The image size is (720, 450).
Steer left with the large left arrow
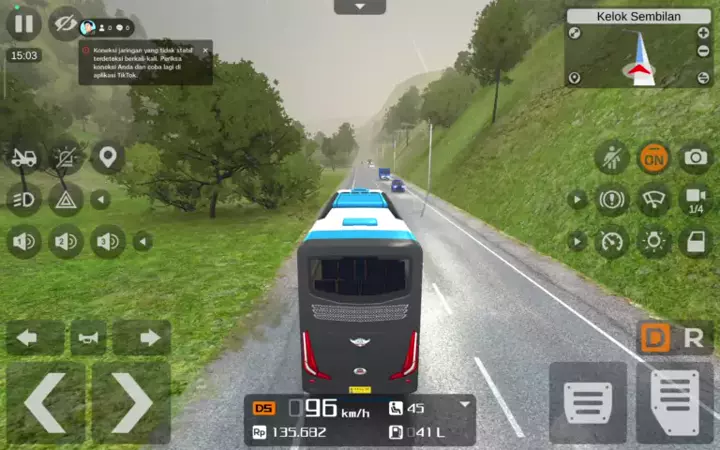pos(44,403)
